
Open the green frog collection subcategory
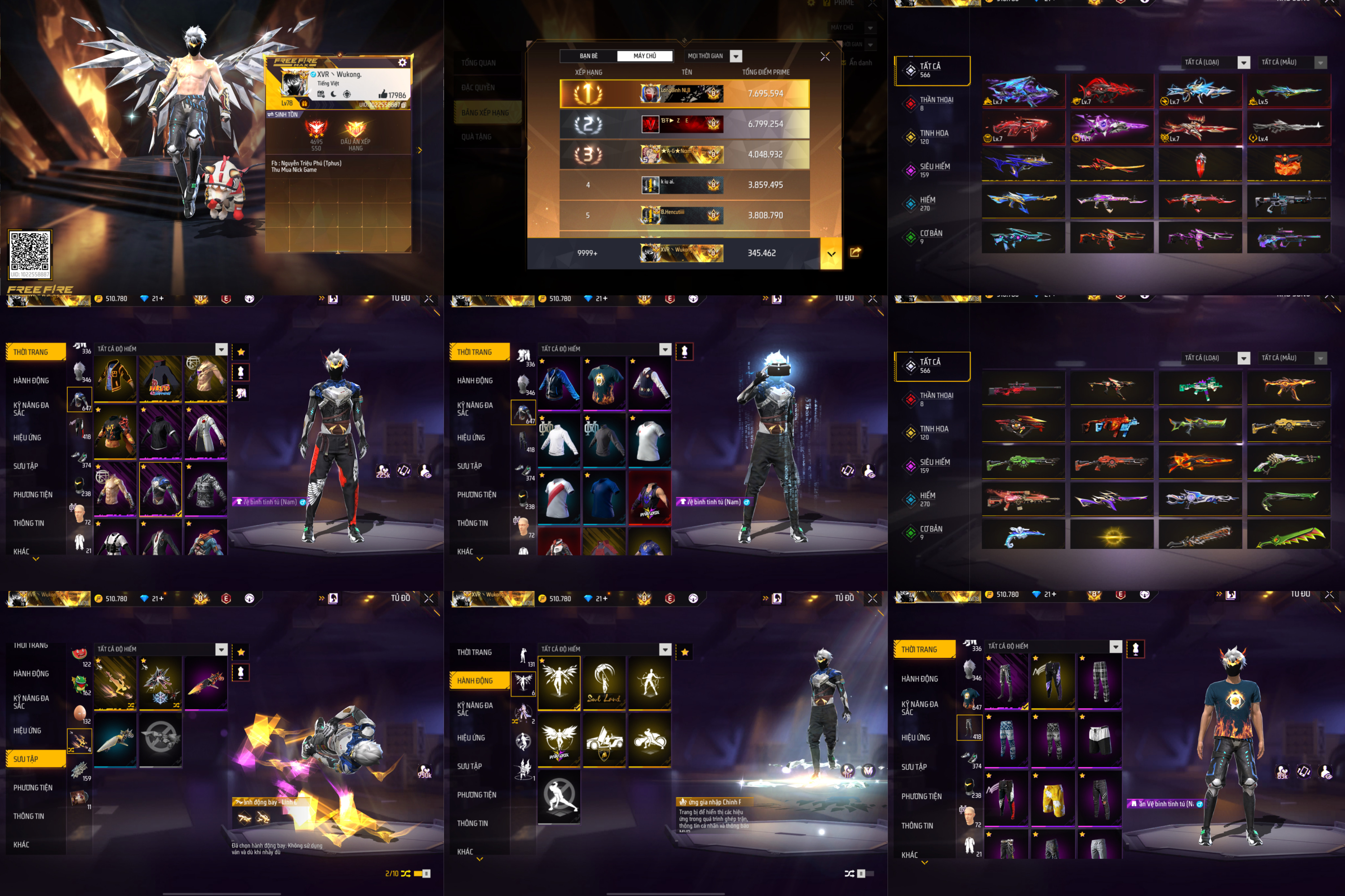[x=79, y=682]
